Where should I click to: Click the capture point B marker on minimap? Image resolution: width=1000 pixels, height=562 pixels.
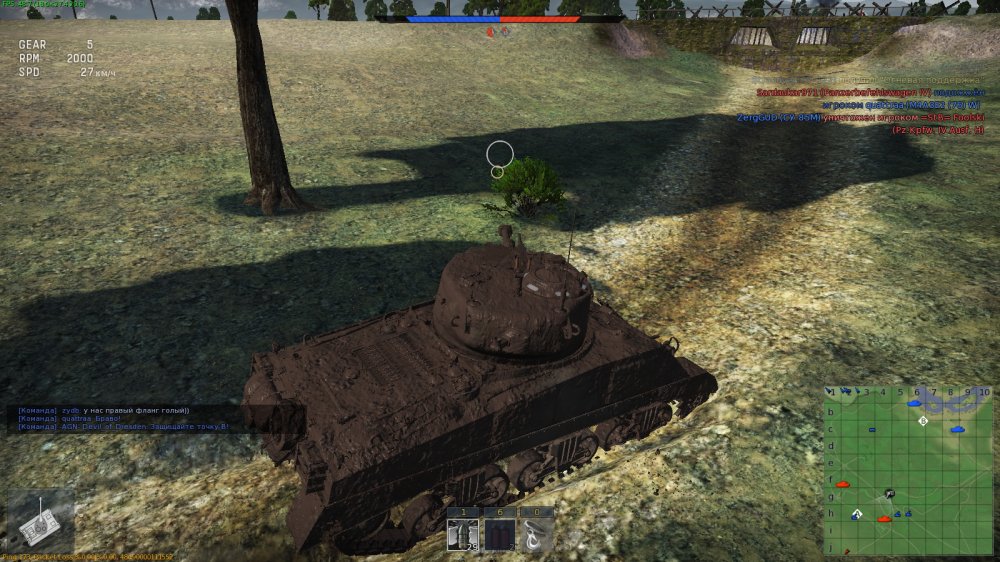(x=923, y=421)
